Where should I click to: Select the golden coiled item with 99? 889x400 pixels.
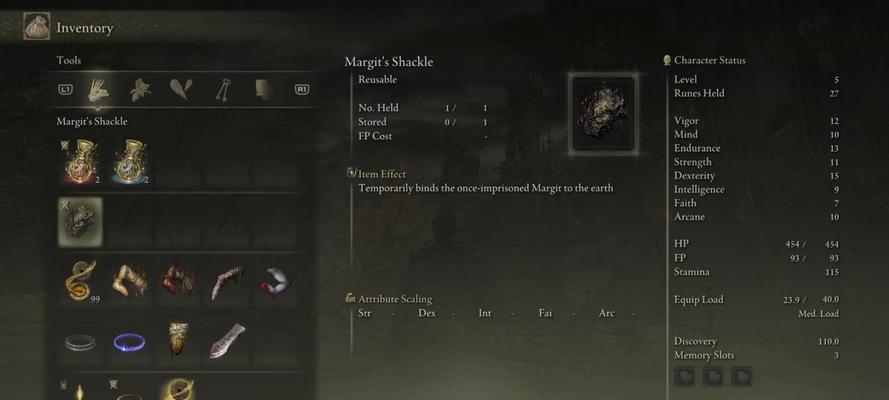point(80,281)
